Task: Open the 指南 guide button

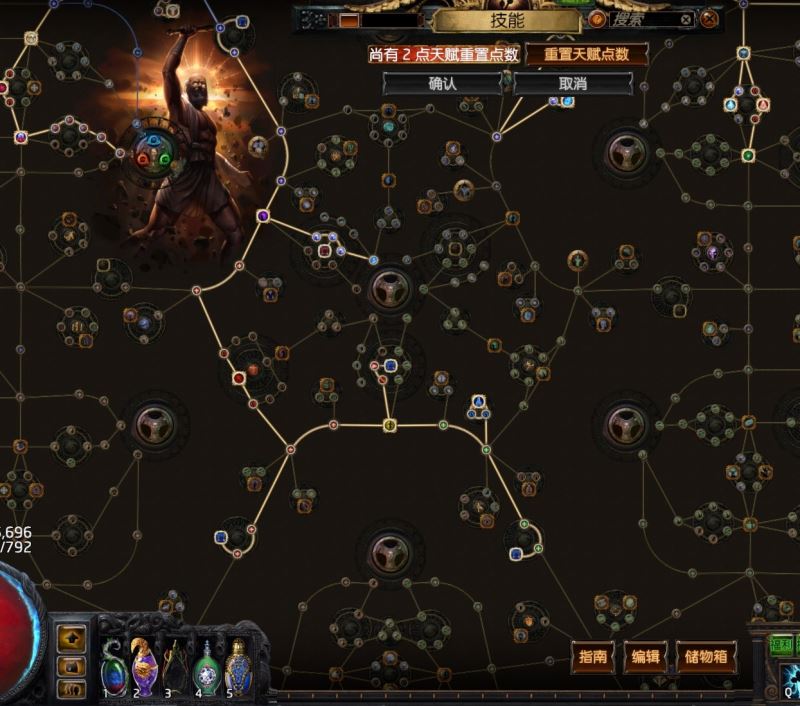Action: [593, 657]
